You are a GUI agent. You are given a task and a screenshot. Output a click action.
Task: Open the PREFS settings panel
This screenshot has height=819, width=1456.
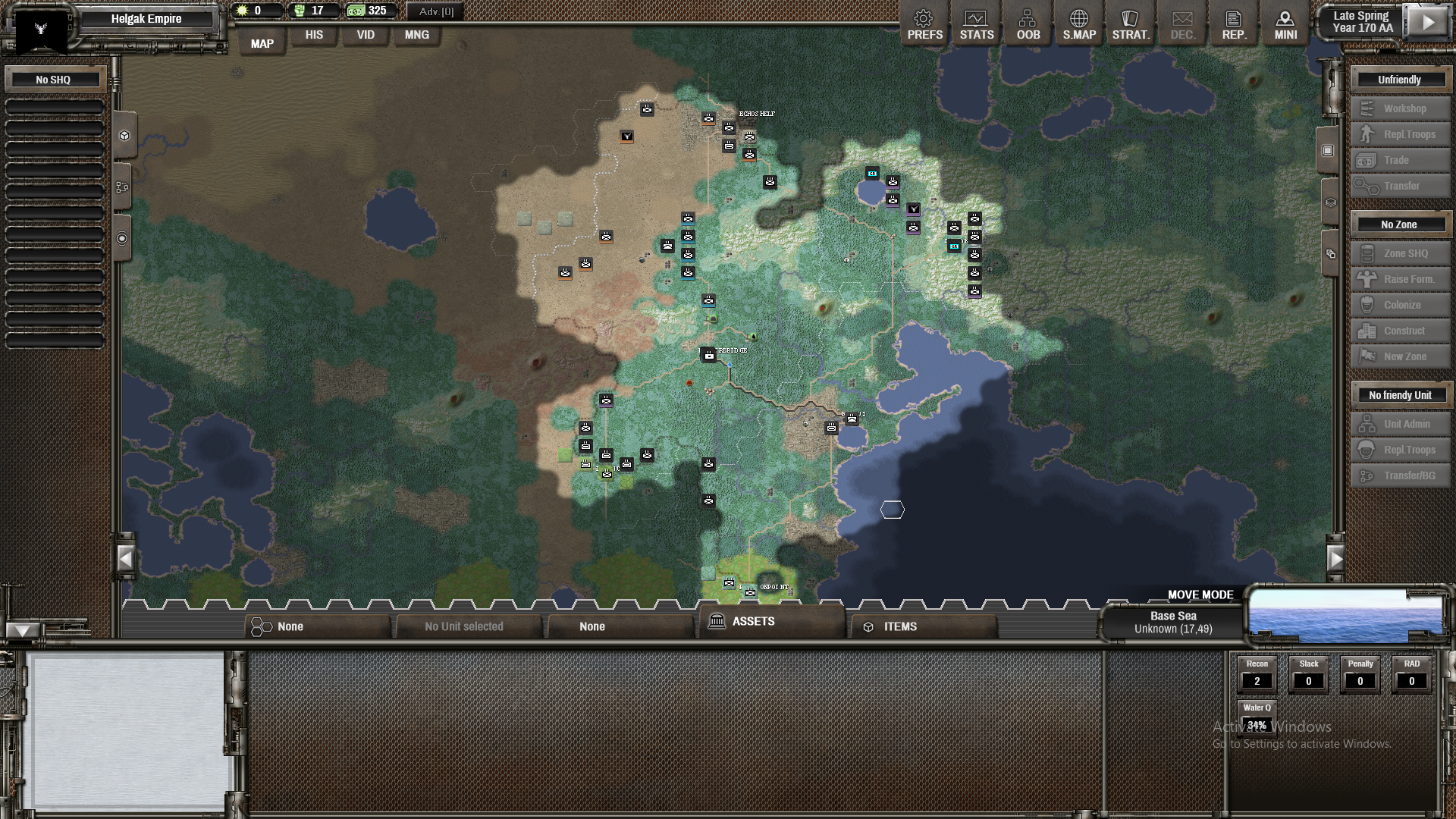[924, 23]
